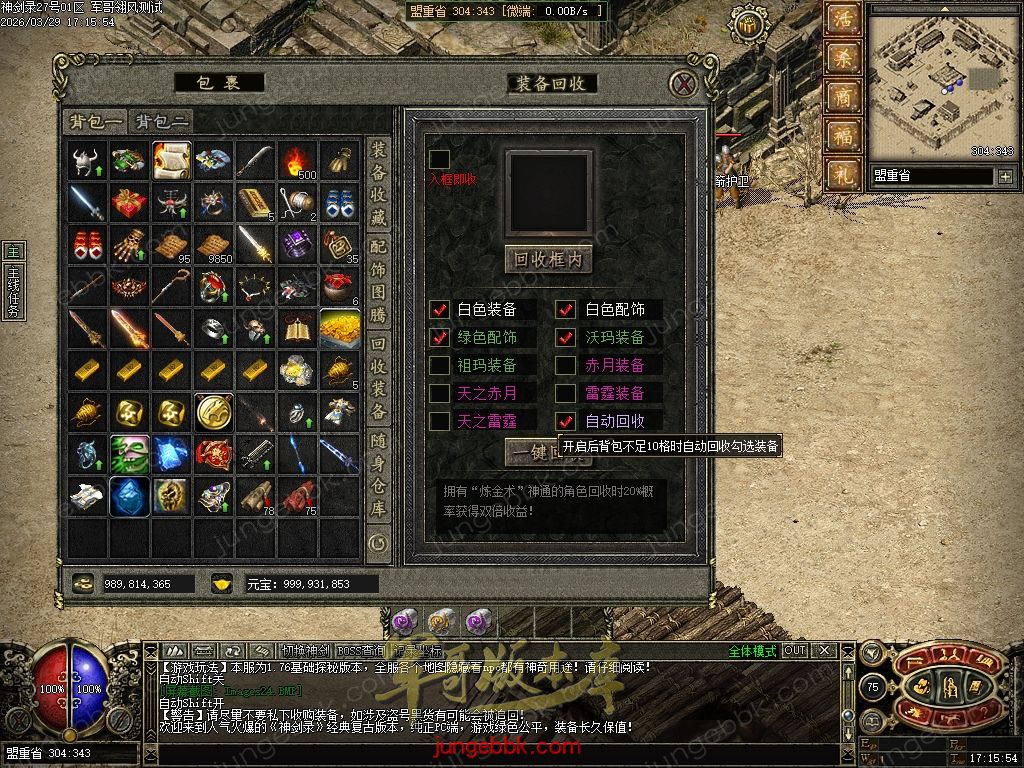The height and width of the screenshot is (768, 1024).
Task: Uncheck the 白色装备 checkbox
Action: (439, 310)
